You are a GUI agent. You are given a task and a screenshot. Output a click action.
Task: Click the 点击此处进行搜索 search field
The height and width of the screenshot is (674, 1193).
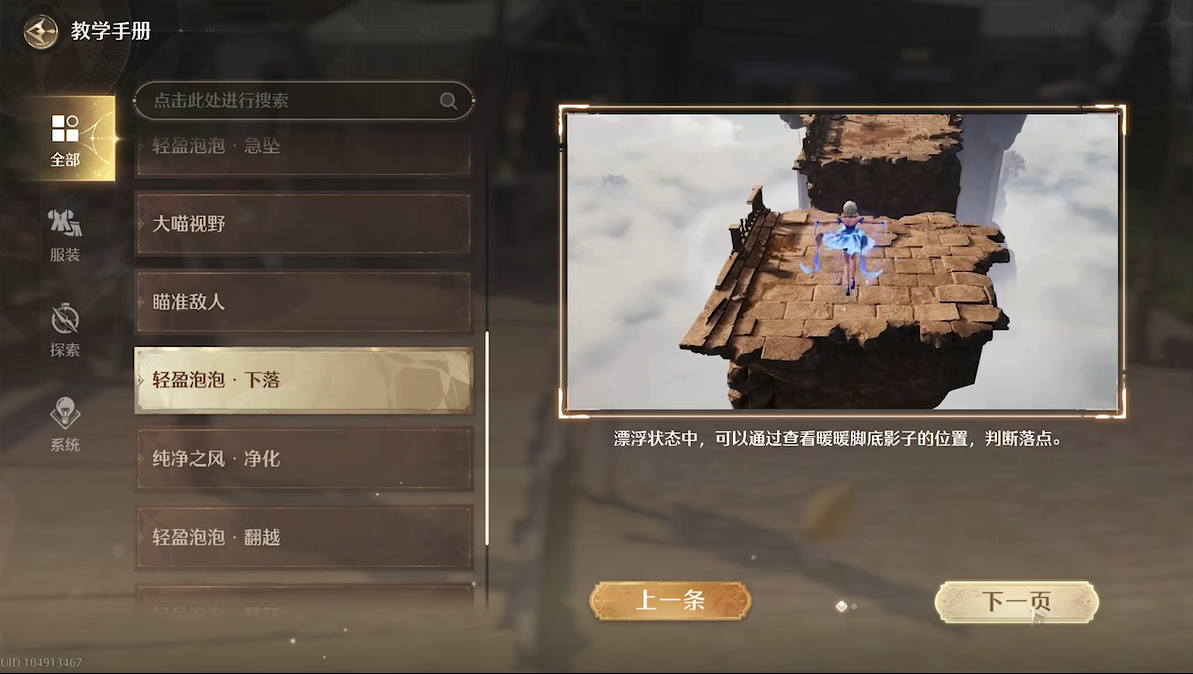point(290,100)
